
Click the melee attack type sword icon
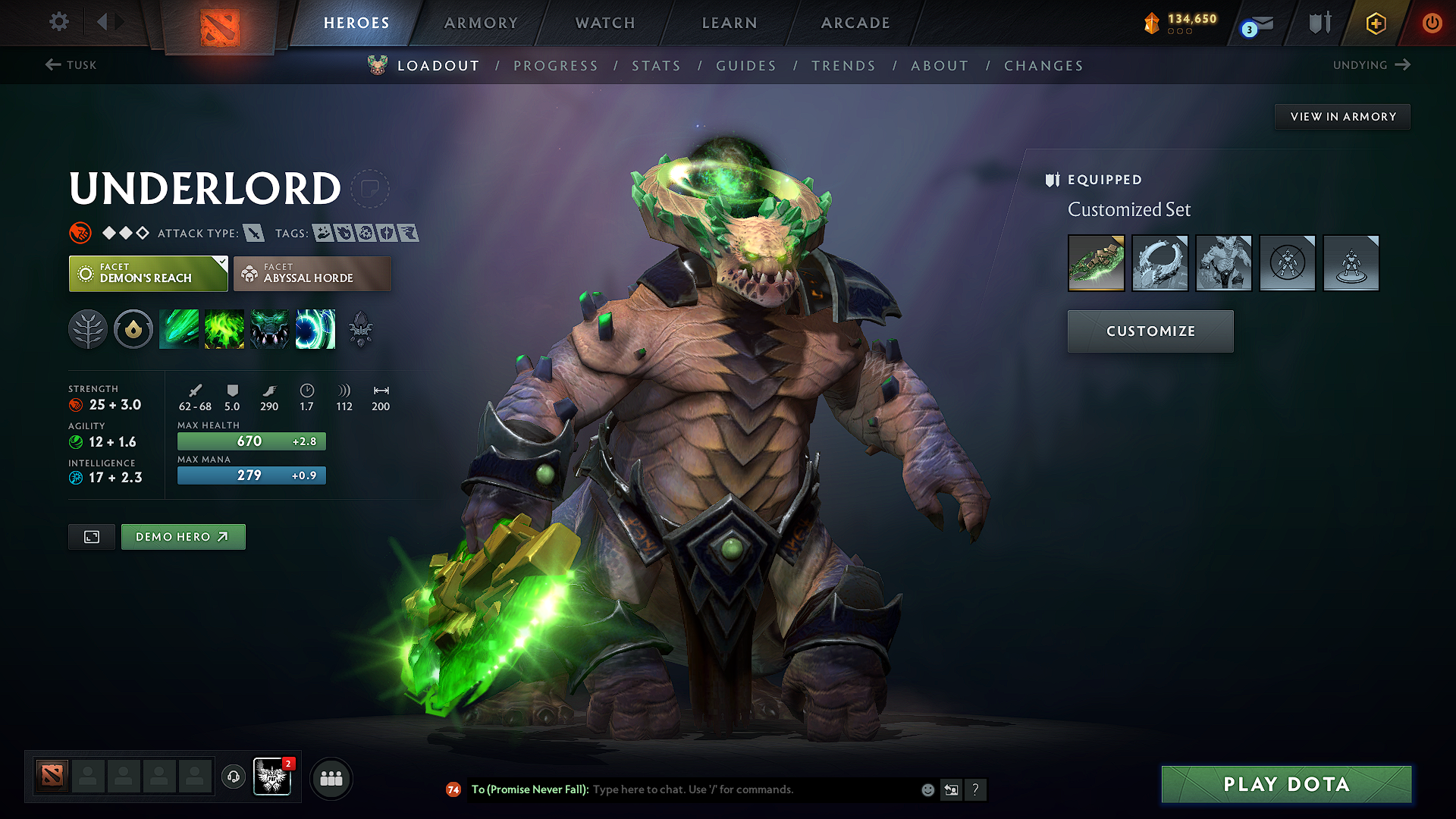(253, 233)
